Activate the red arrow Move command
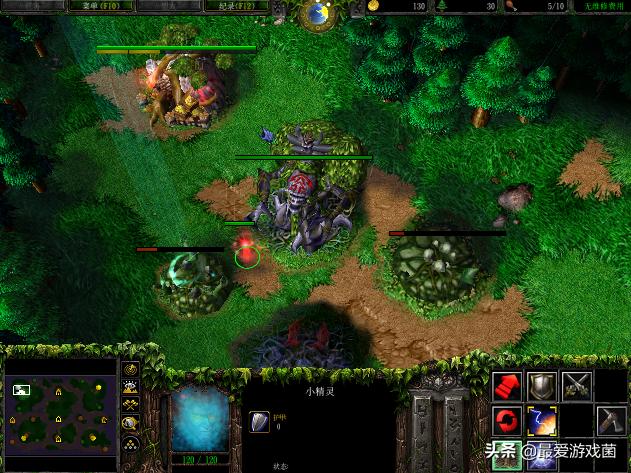Image resolution: width=631 pixels, height=473 pixels. click(508, 387)
